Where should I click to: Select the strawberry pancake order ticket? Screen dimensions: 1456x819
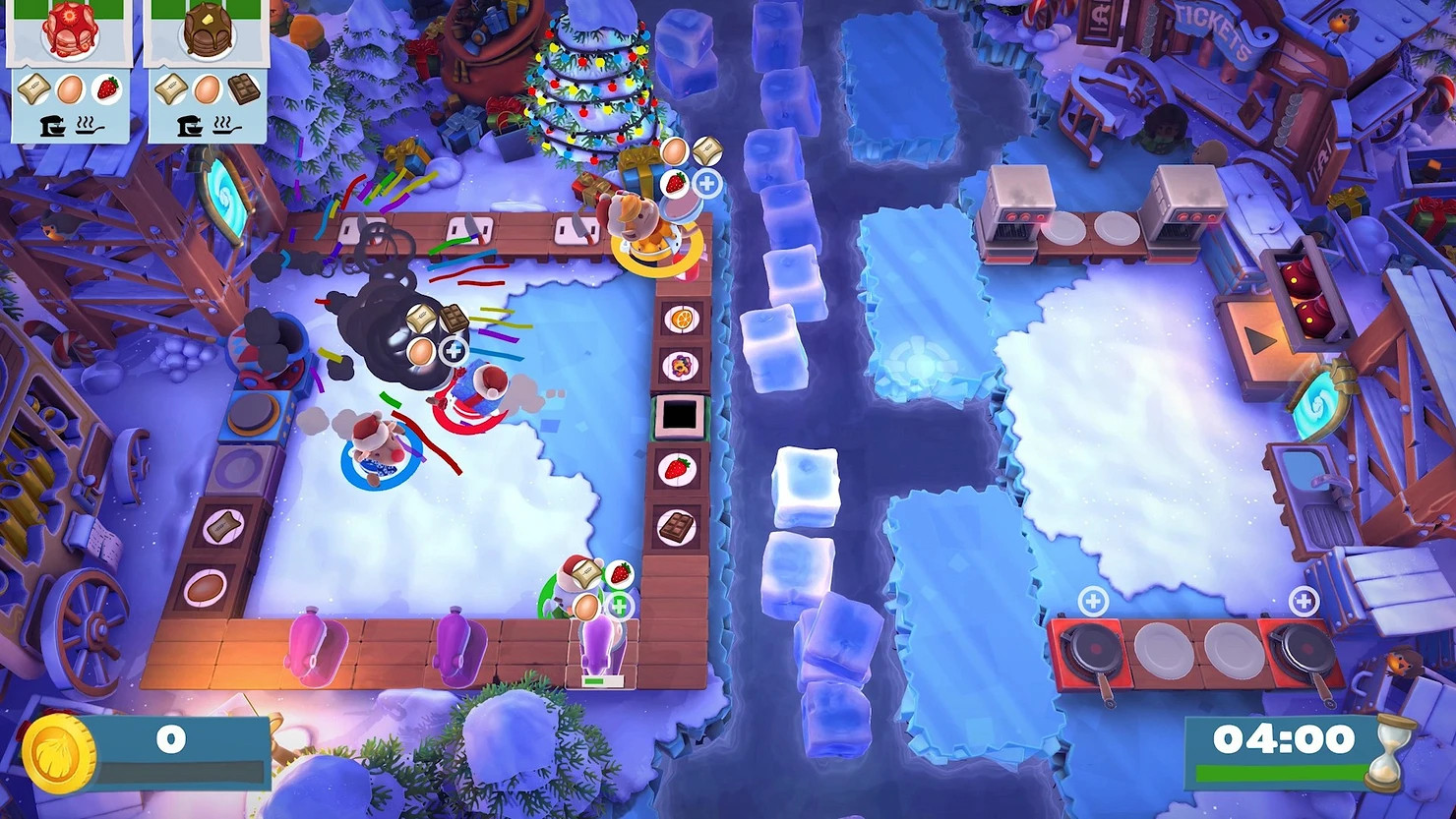click(x=69, y=69)
